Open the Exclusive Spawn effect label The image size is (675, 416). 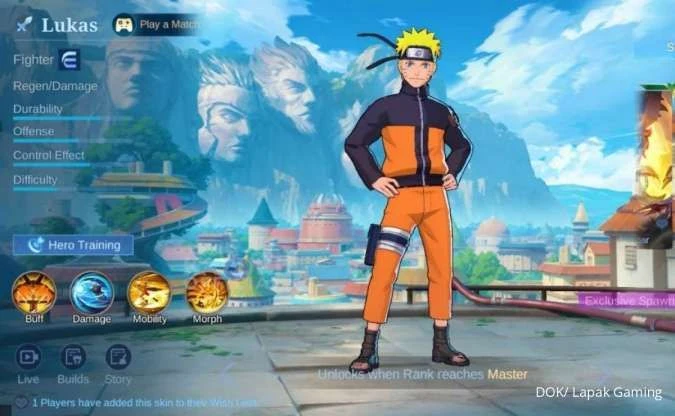coord(628,300)
